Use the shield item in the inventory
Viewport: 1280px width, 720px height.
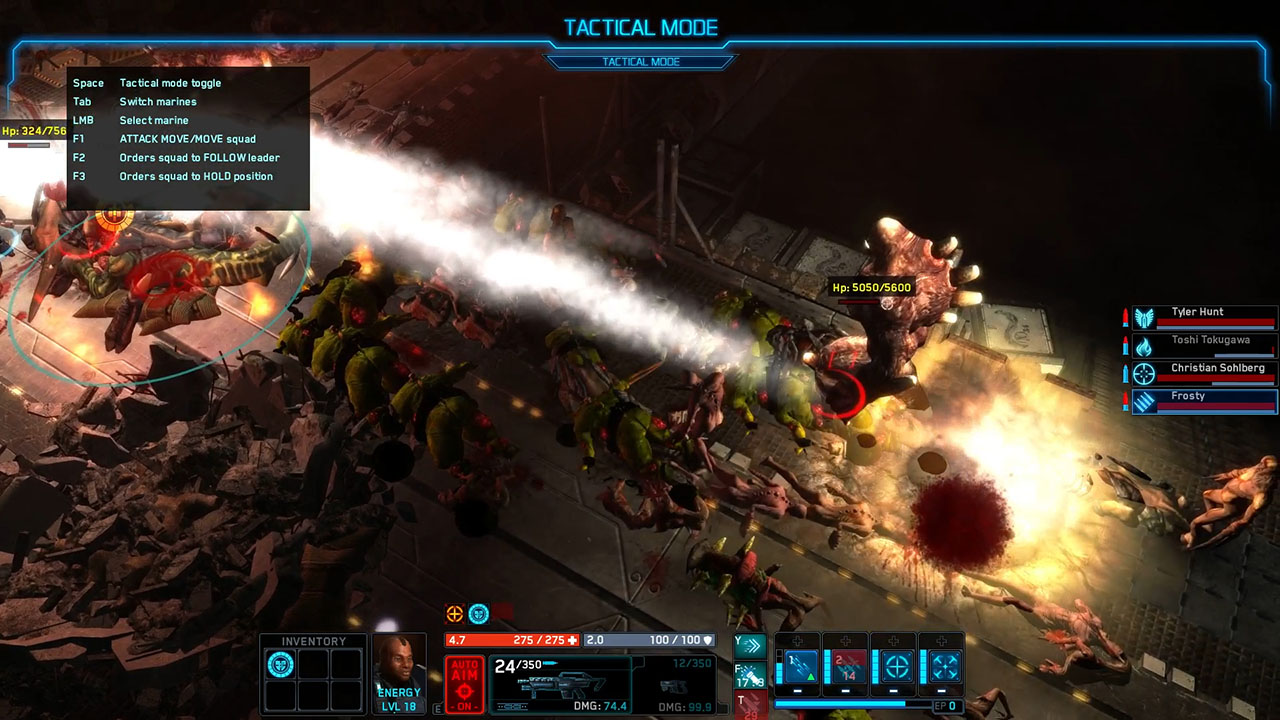click(x=281, y=664)
